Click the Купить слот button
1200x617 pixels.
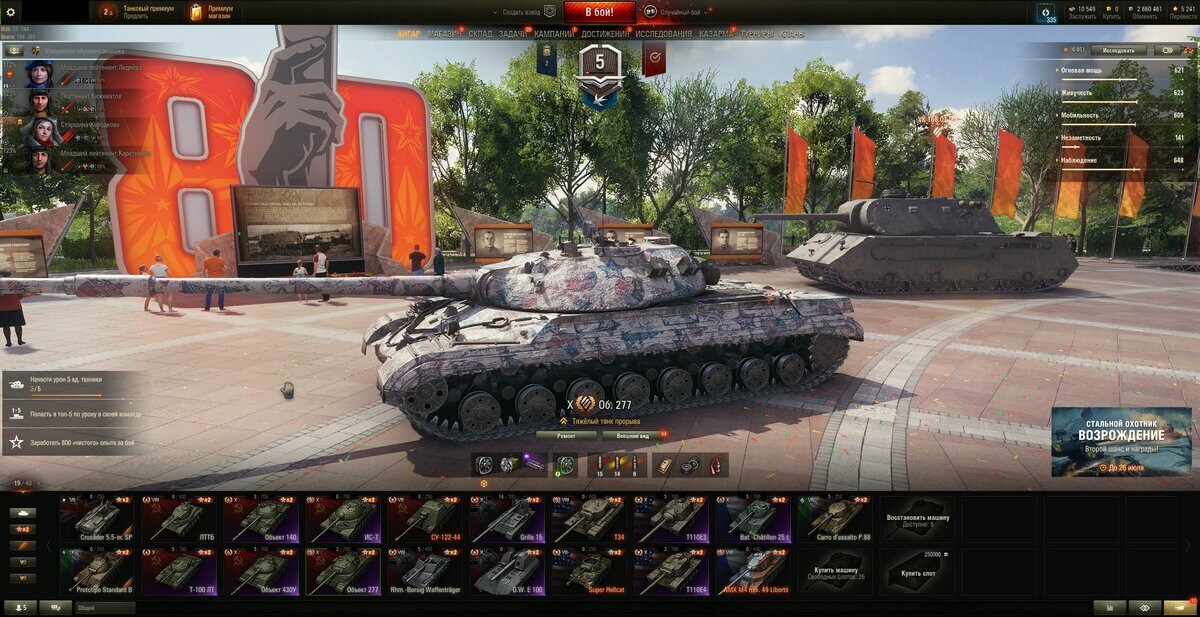point(918,571)
